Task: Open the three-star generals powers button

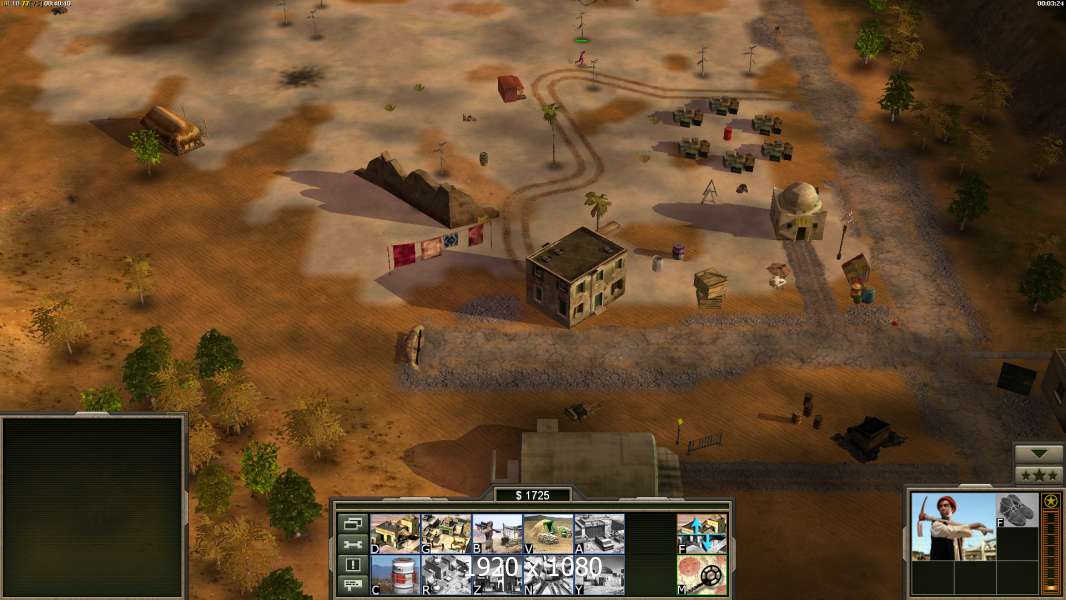Action: coord(1039,475)
